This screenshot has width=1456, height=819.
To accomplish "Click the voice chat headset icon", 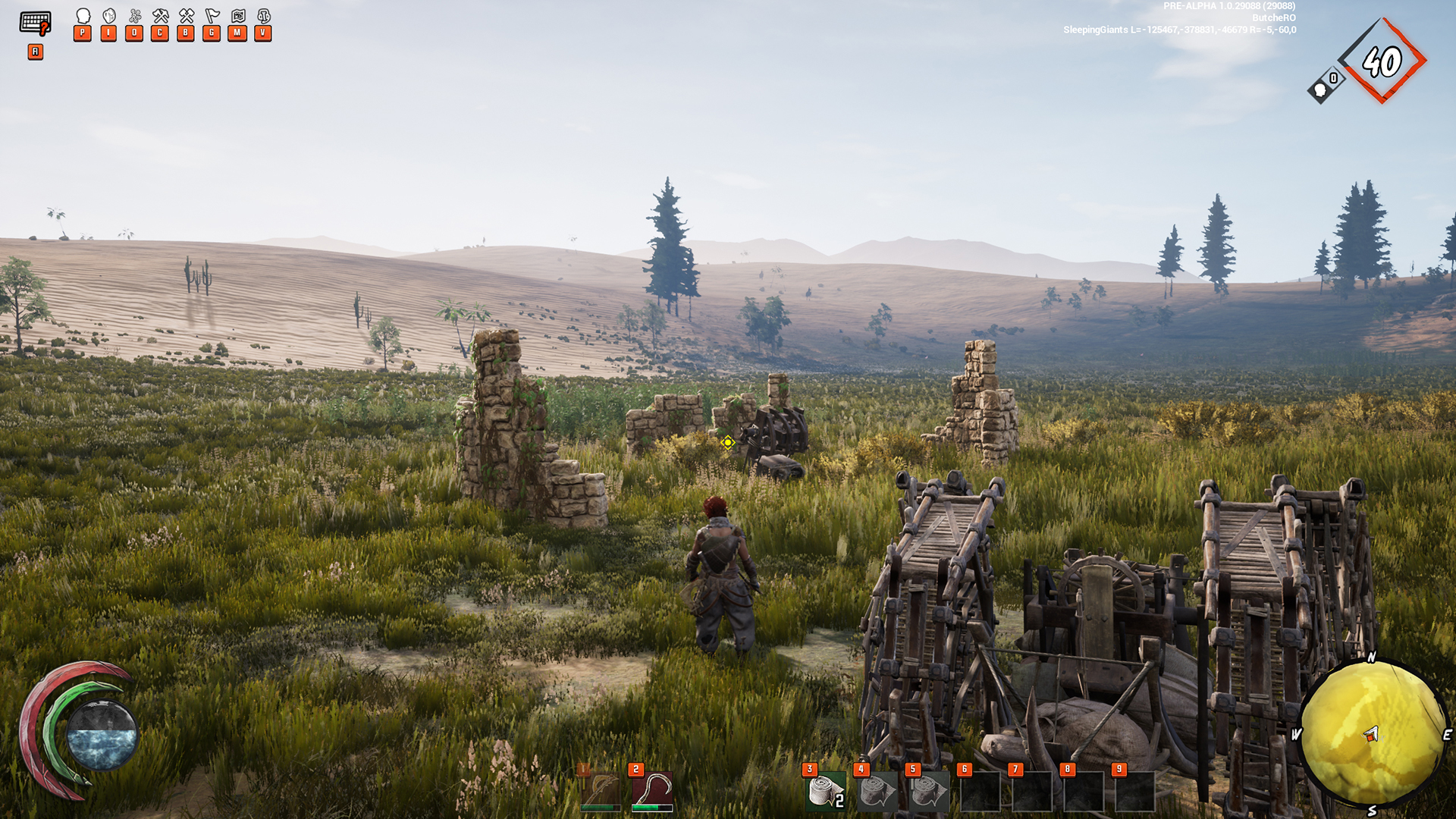I will click(264, 16).
